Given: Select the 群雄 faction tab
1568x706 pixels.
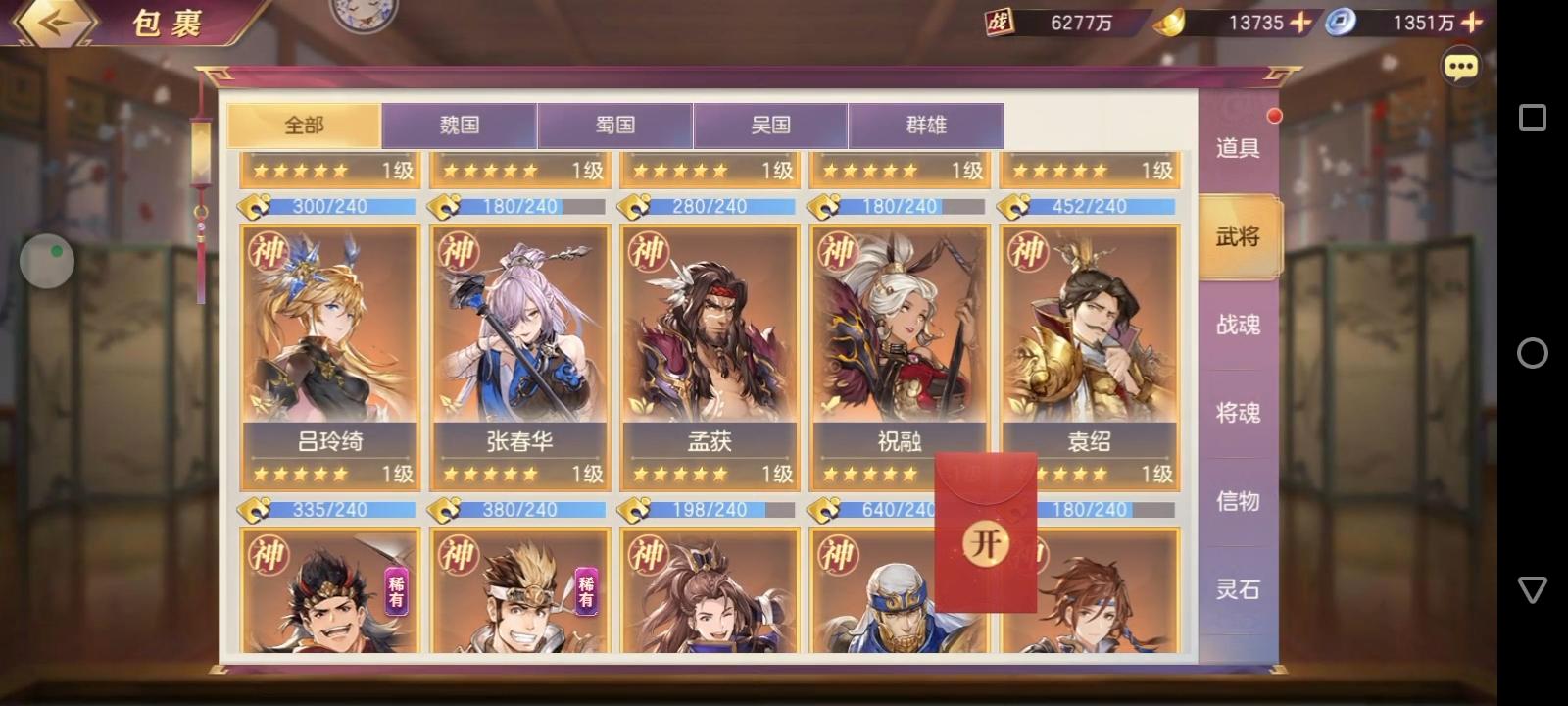Looking at the screenshot, I should (925, 125).
